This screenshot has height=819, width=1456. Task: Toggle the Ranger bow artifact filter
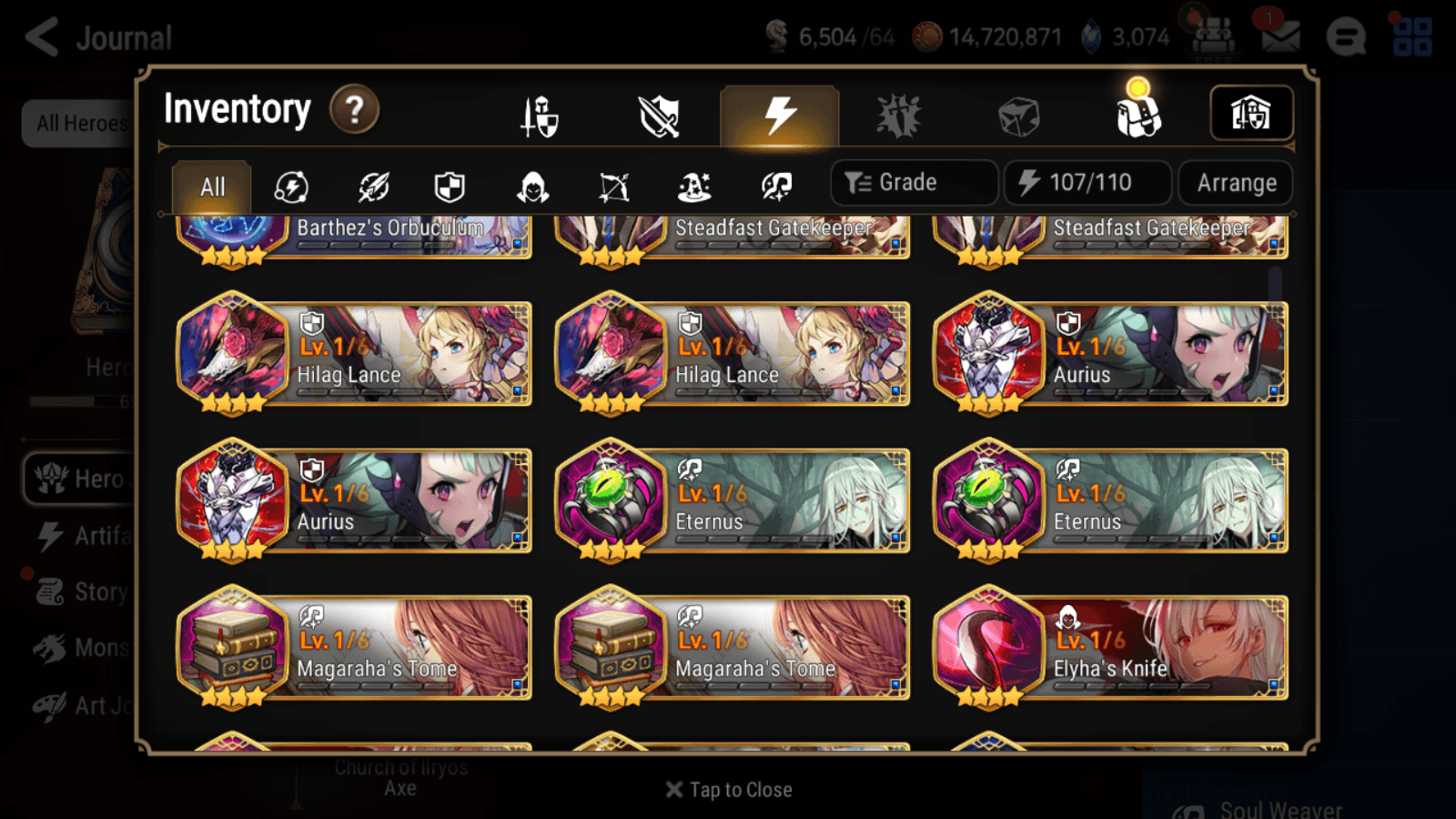(614, 187)
